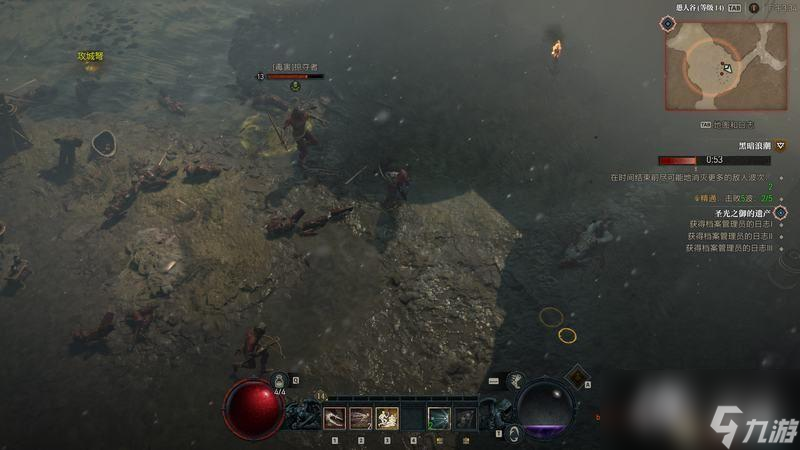
Task: Open the 圣光之御的遗产 quest entry
Action: coord(743,214)
